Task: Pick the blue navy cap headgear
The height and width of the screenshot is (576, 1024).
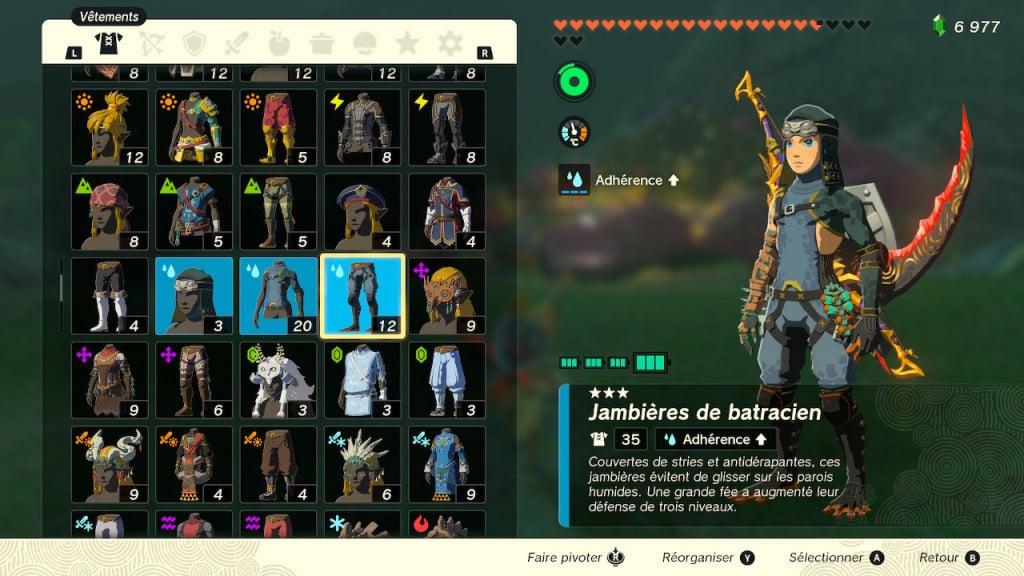Action: click(x=362, y=212)
